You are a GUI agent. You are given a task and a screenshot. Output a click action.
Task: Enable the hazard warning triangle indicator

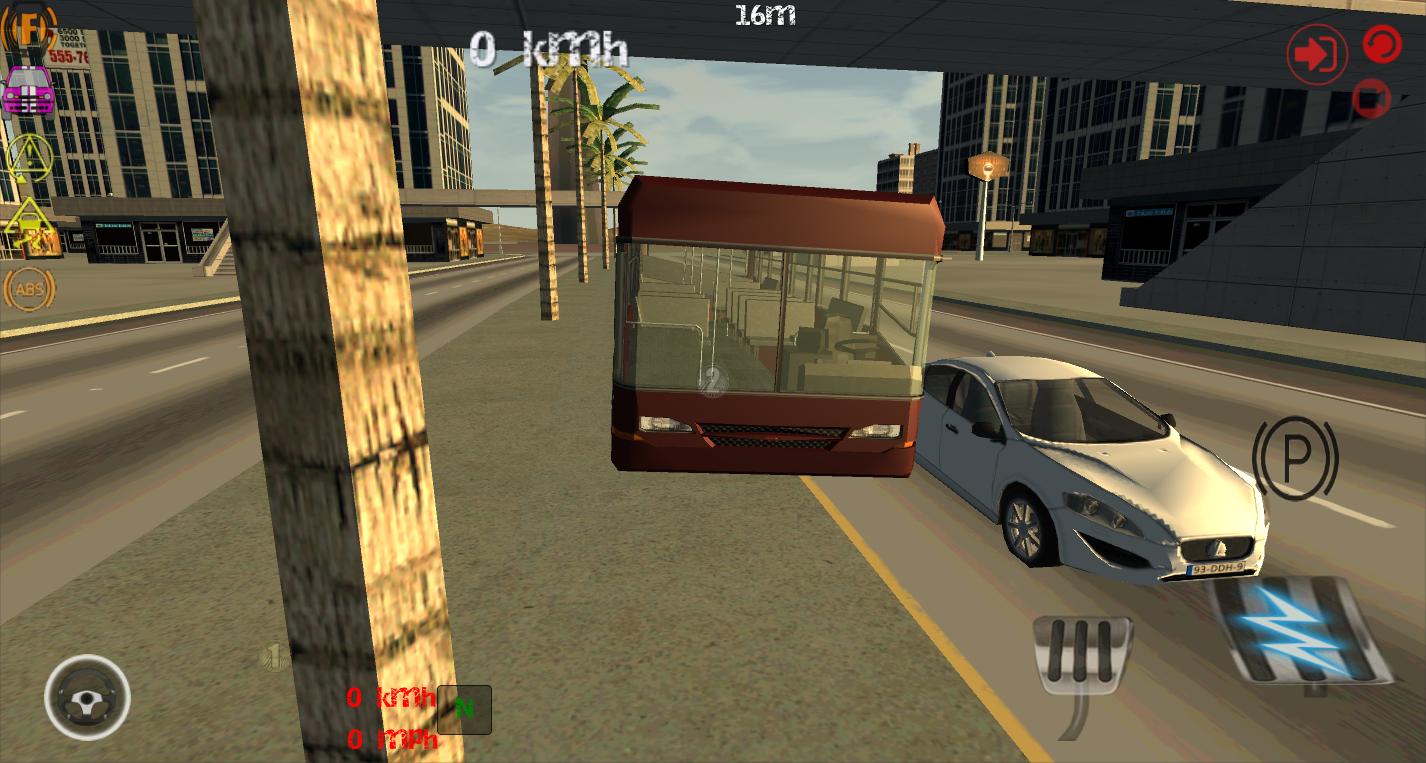(28, 160)
